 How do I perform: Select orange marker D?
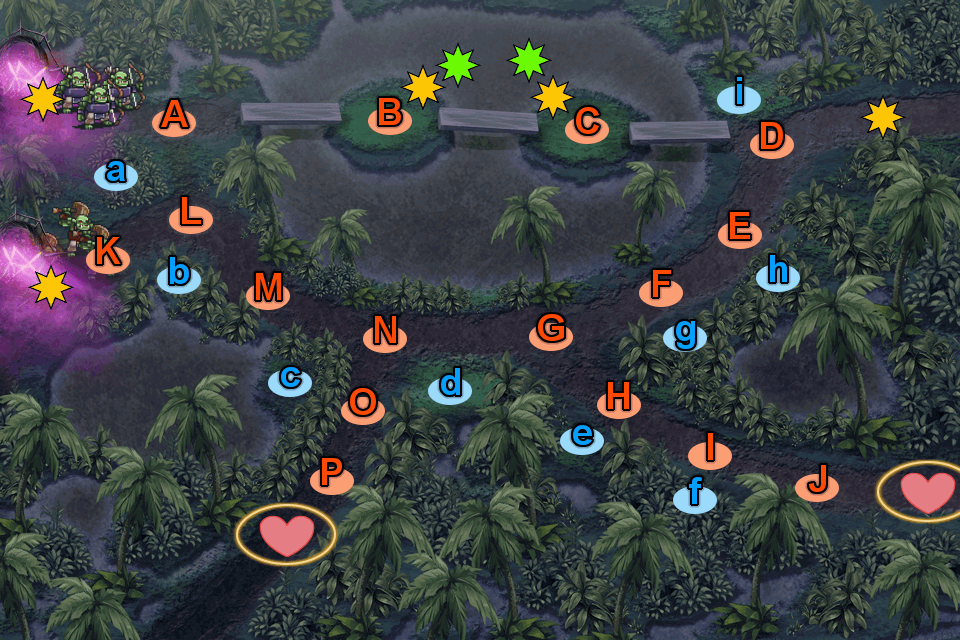(771, 138)
